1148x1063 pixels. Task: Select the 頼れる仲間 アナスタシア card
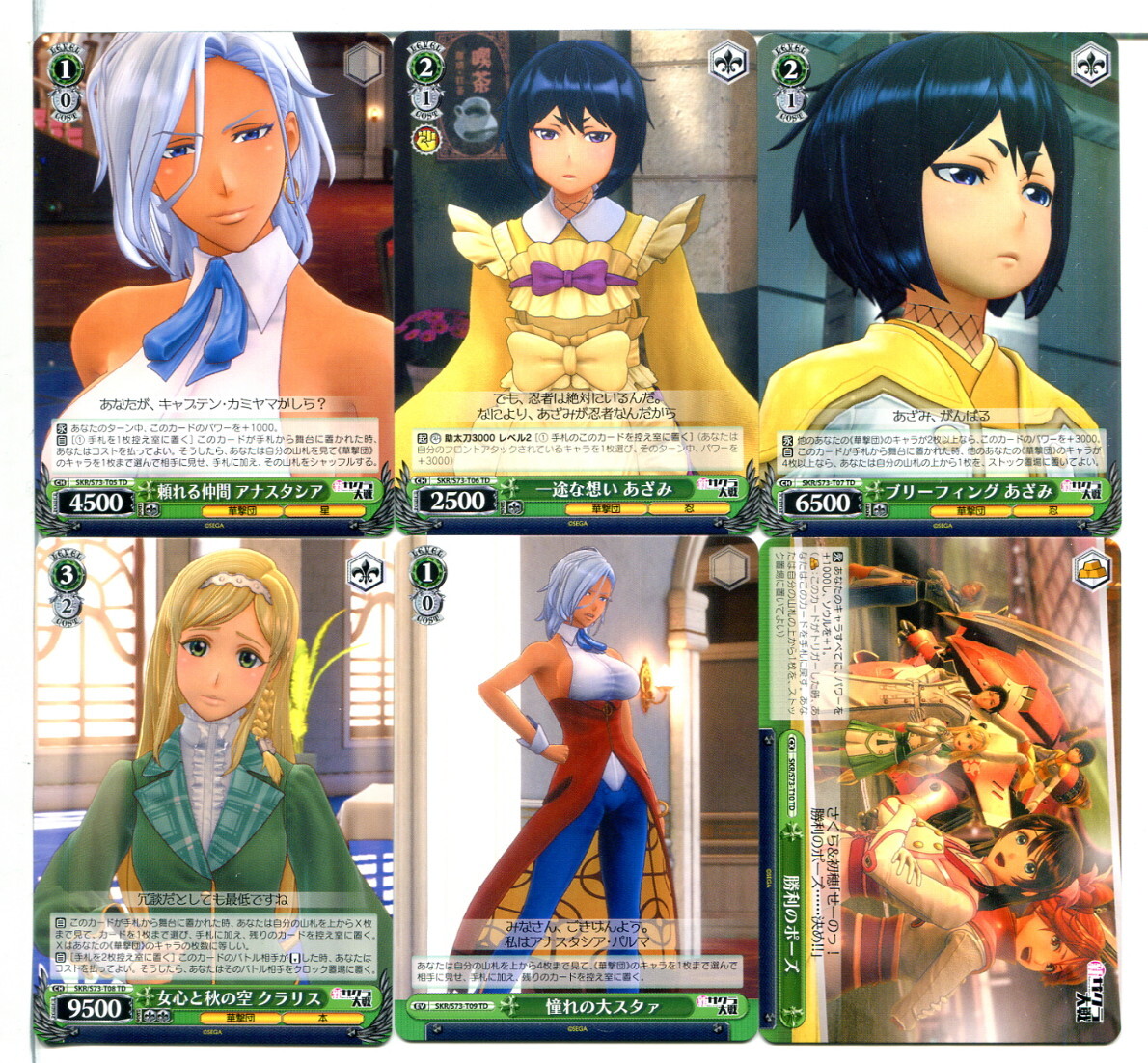pyautogui.click(x=213, y=283)
